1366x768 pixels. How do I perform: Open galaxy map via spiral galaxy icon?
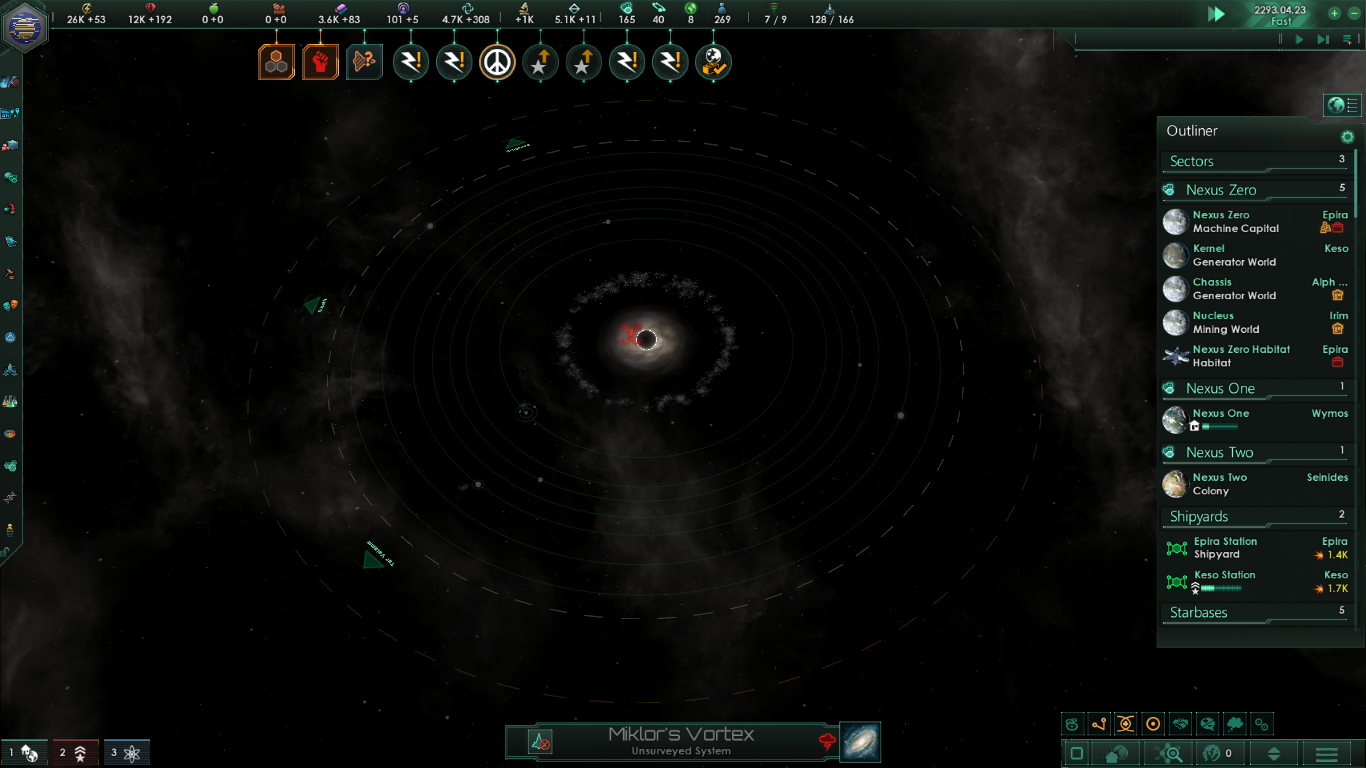click(860, 742)
